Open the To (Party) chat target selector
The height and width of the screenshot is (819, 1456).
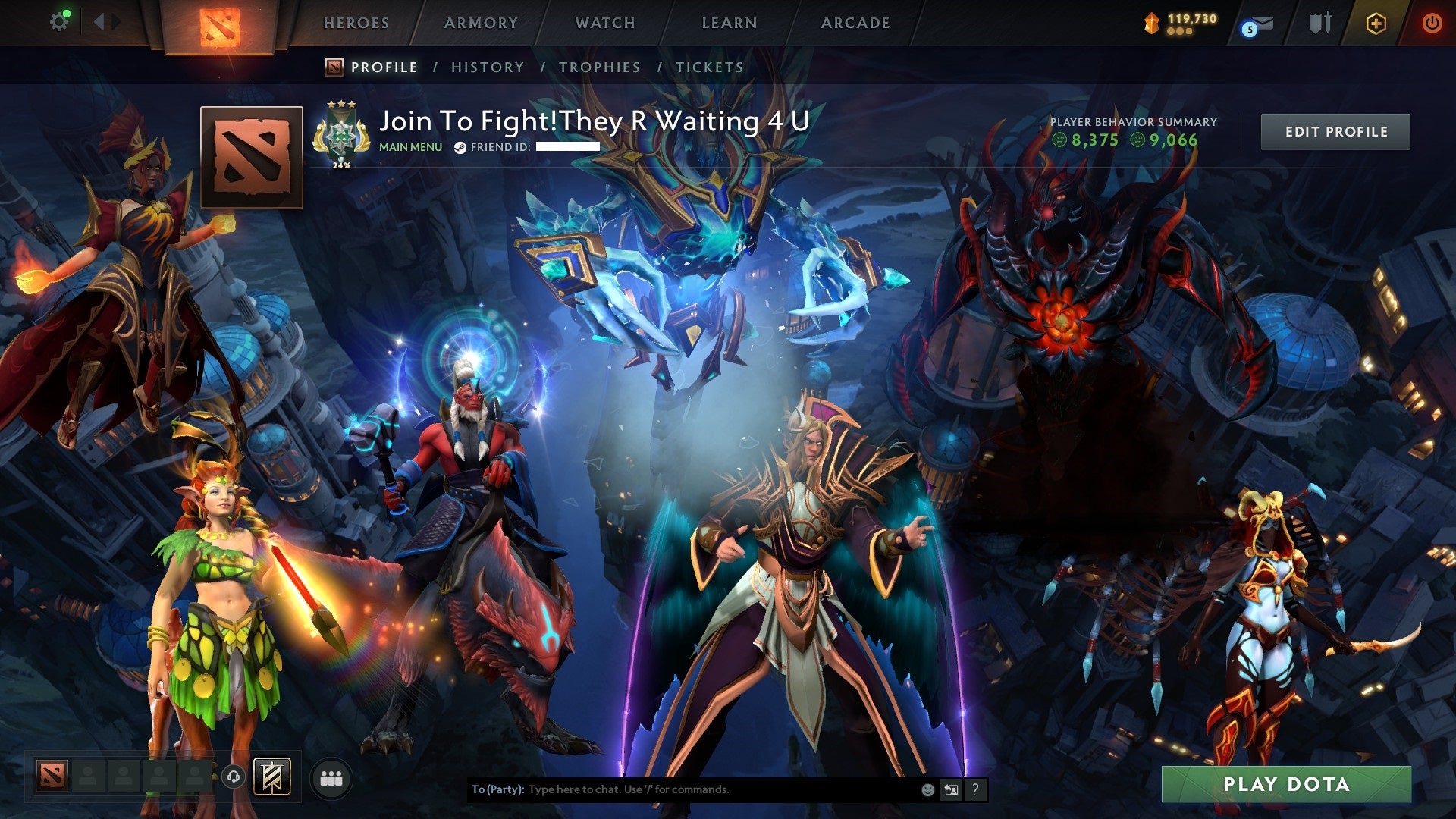coord(497,789)
